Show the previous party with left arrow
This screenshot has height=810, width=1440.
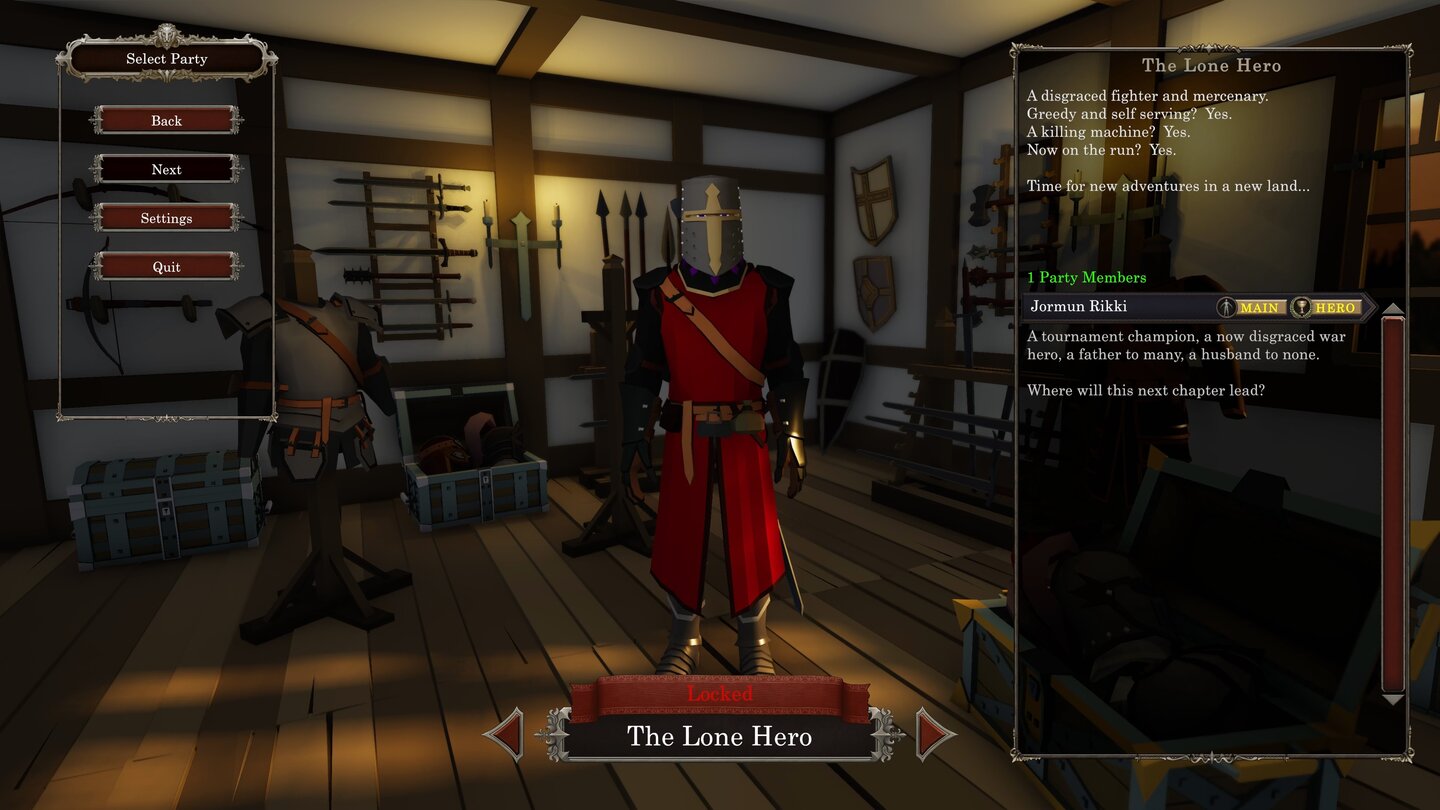coord(505,735)
